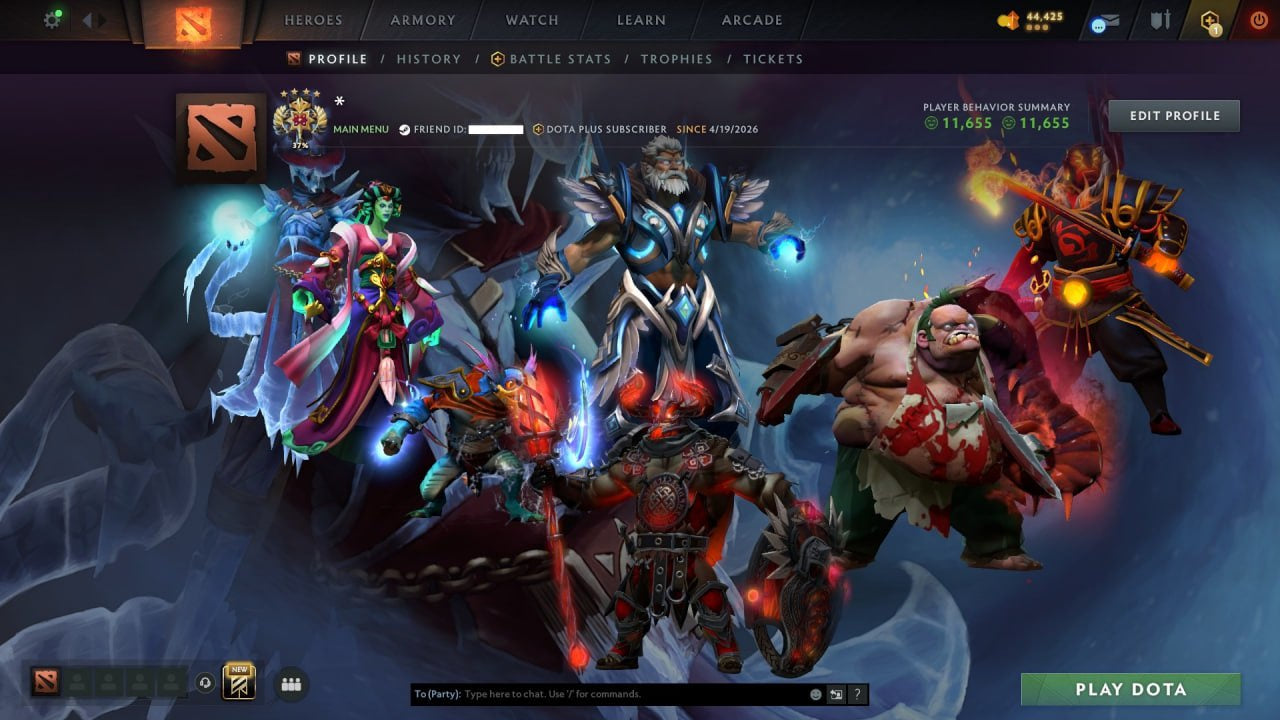1280x720 pixels.
Task: Open chat commands help question mark
Action: (857, 693)
